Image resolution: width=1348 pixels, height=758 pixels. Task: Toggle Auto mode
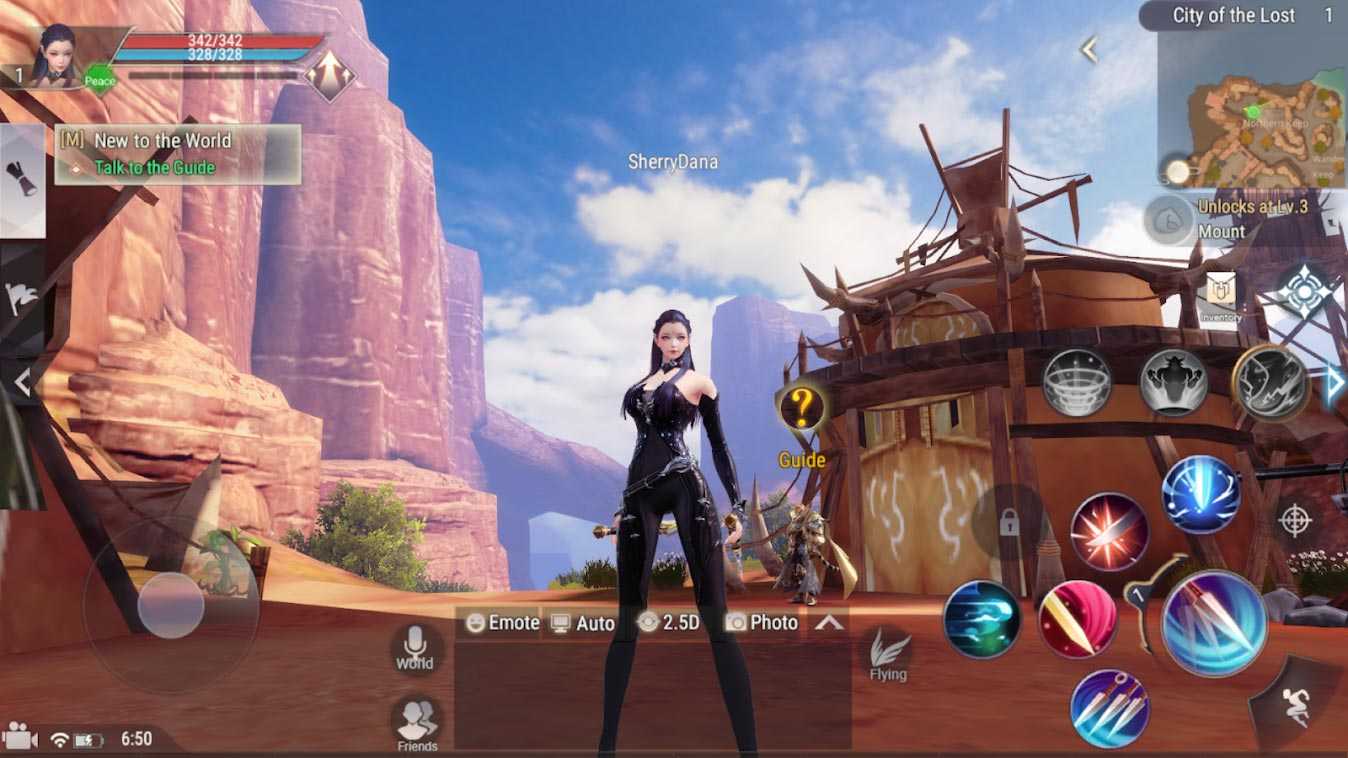pos(583,623)
